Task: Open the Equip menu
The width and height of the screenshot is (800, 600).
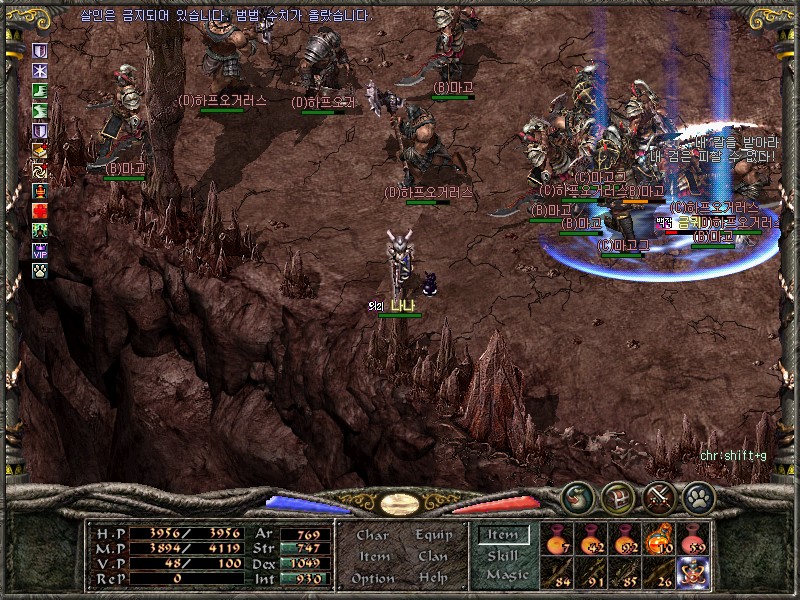Action: [x=433, y=535]
